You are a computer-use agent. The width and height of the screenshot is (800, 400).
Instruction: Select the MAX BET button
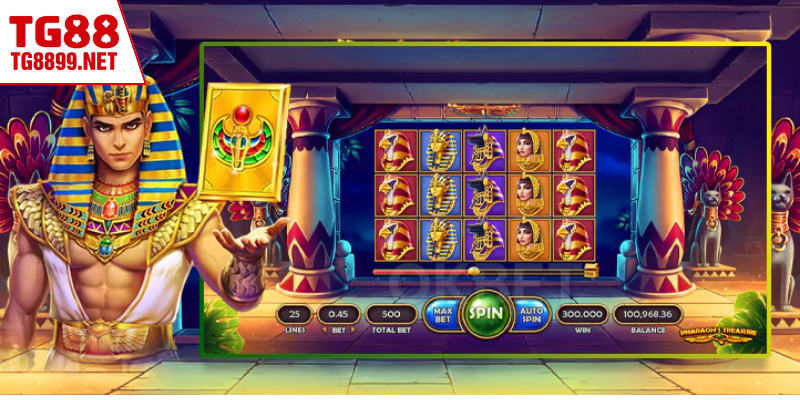click(x=441, y=315)
